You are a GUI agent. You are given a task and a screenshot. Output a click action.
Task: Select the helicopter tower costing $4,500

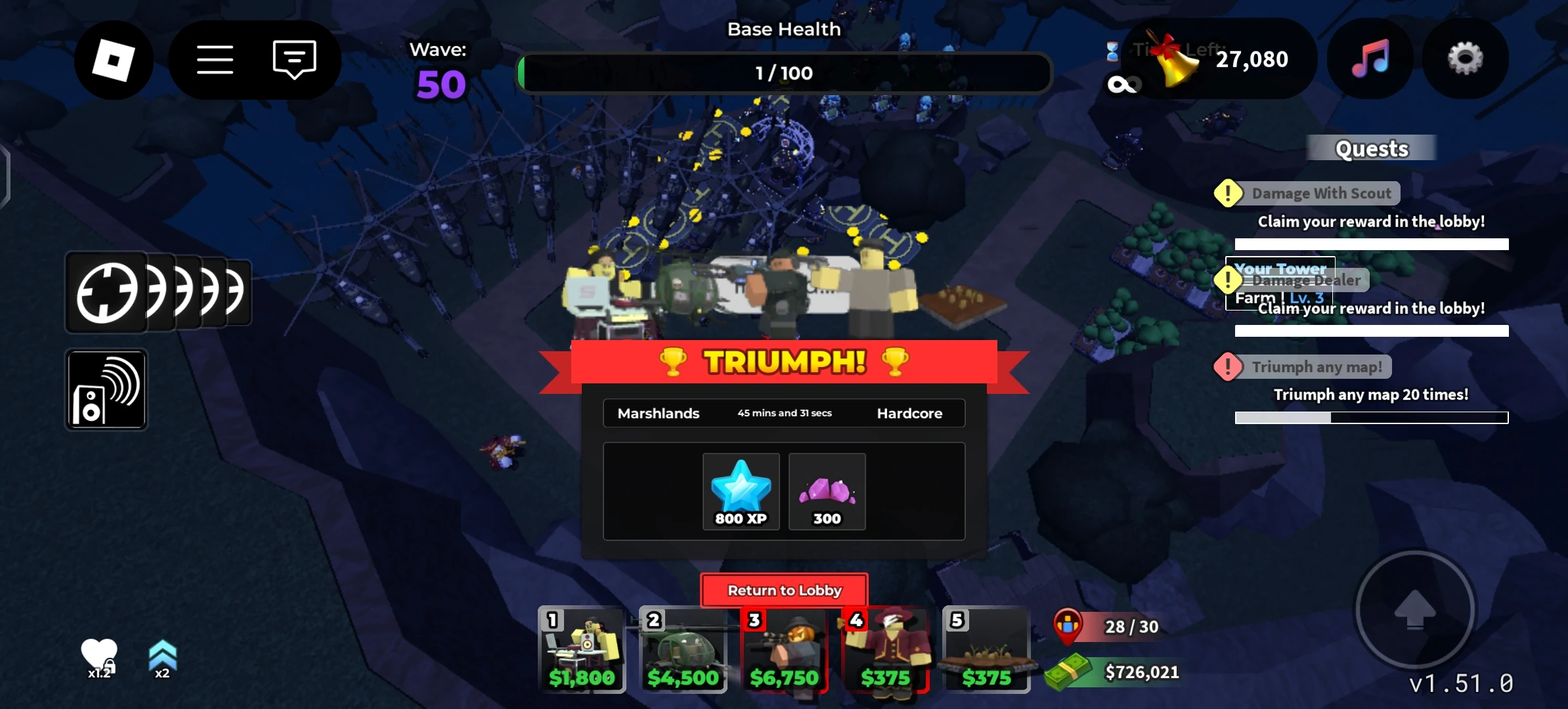tap(683, 650)
